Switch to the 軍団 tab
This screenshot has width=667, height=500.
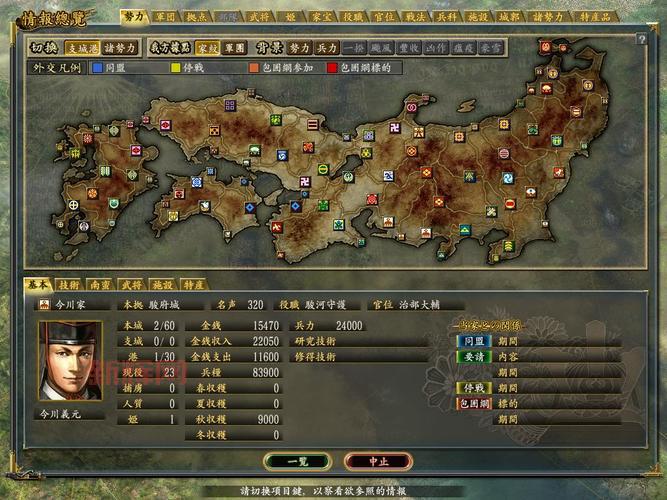pyautogui.click(x=163, y=17)
